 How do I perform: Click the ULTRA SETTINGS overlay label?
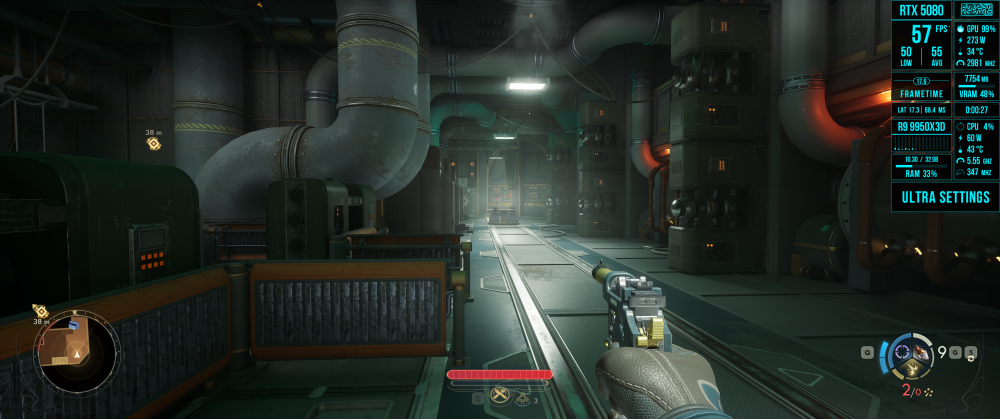(945, 197)
